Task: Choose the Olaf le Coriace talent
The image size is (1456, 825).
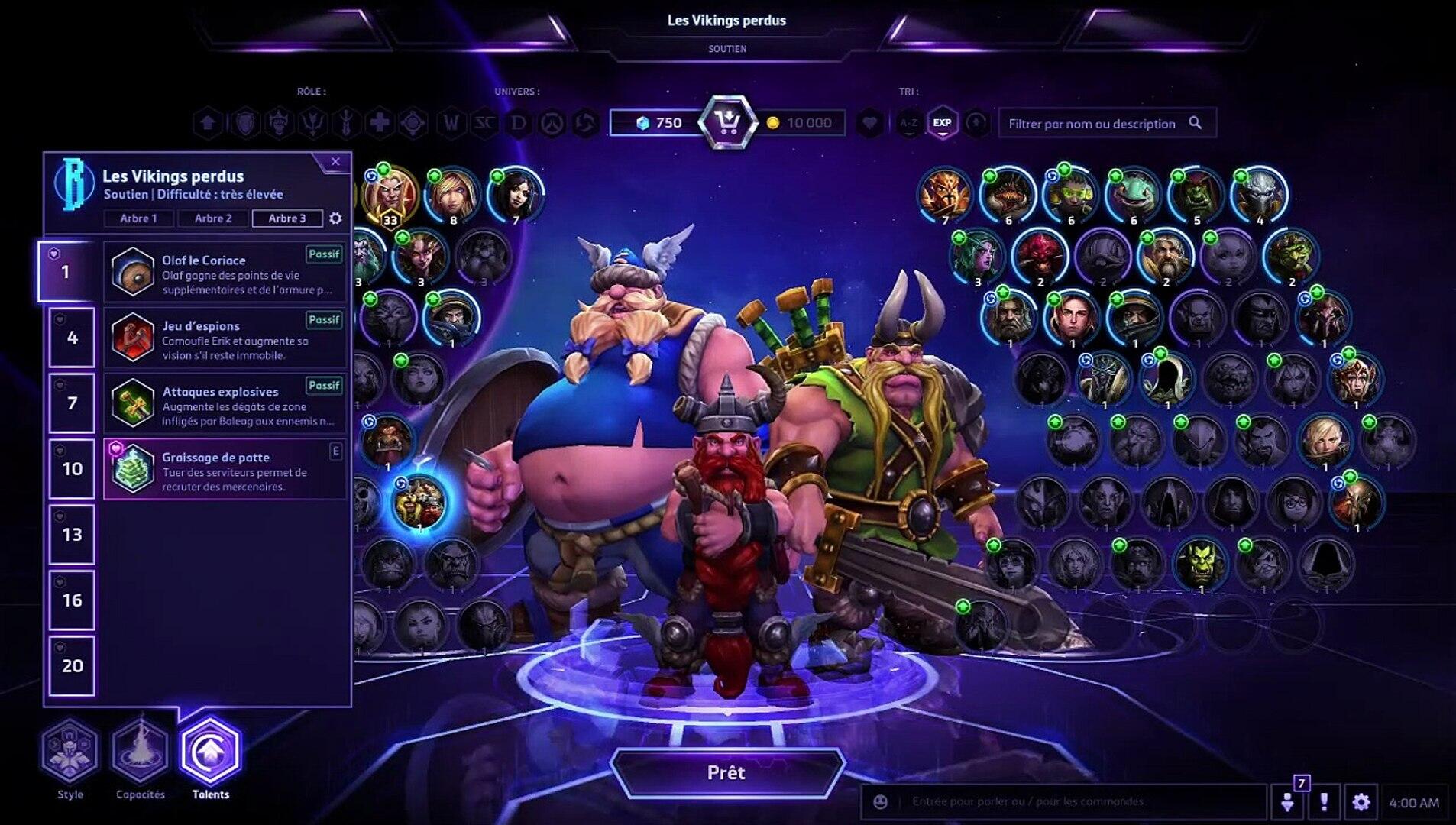Action: pyautogui.click(x=225, y=272)
